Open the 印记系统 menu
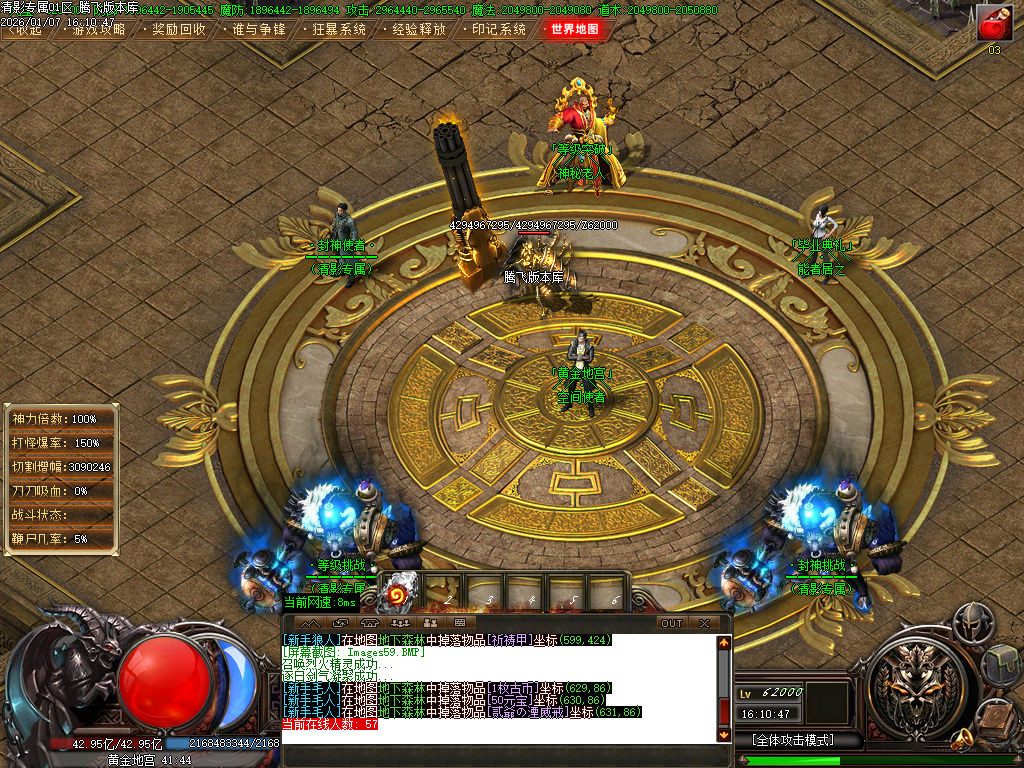This screenshot has height=768, width=1024. (498, 29)
